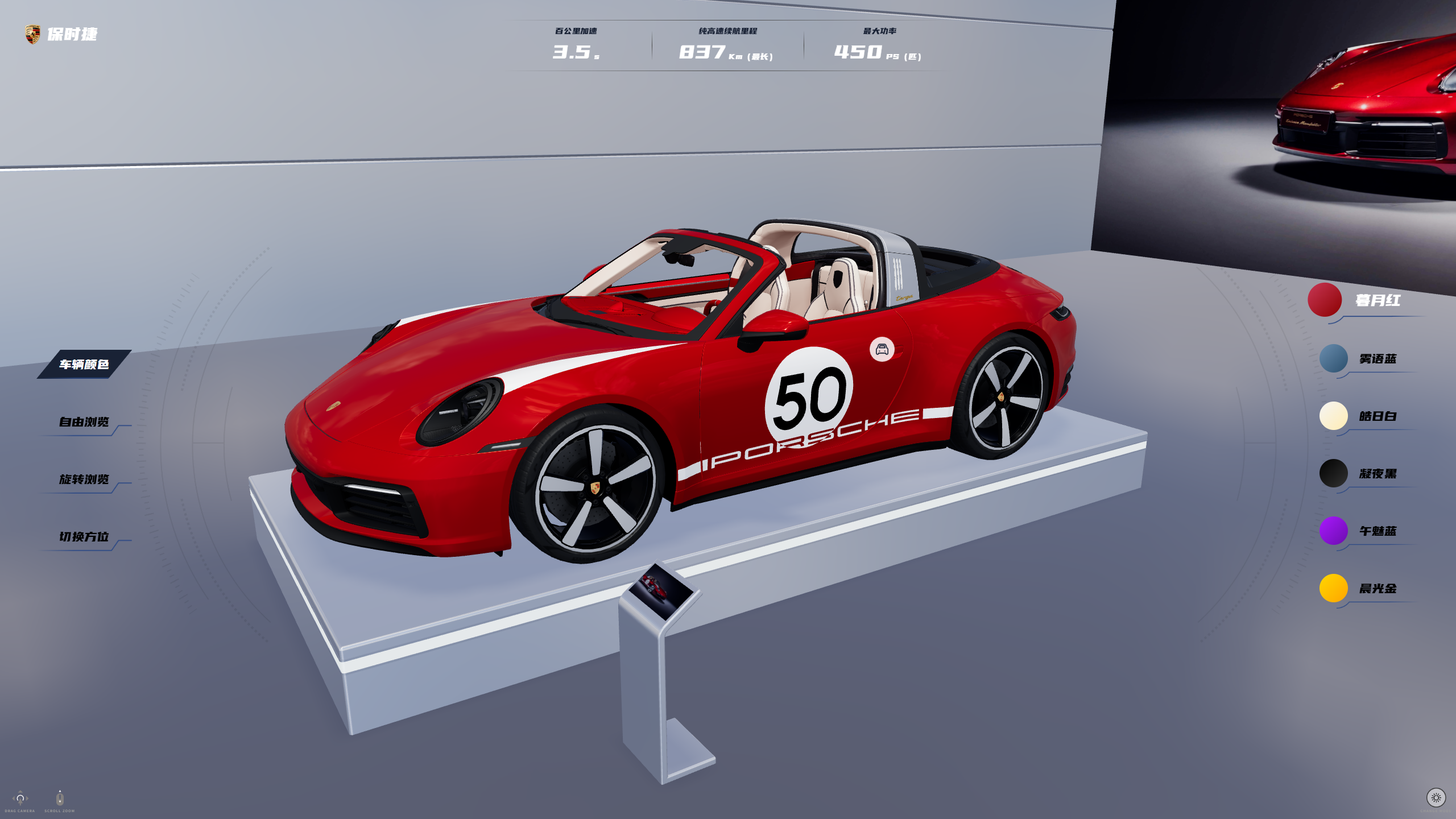Viewport: 1456px width, 819px height.
Task: Open the sun-shaped settings icon
Action: tap(1436, 798)
